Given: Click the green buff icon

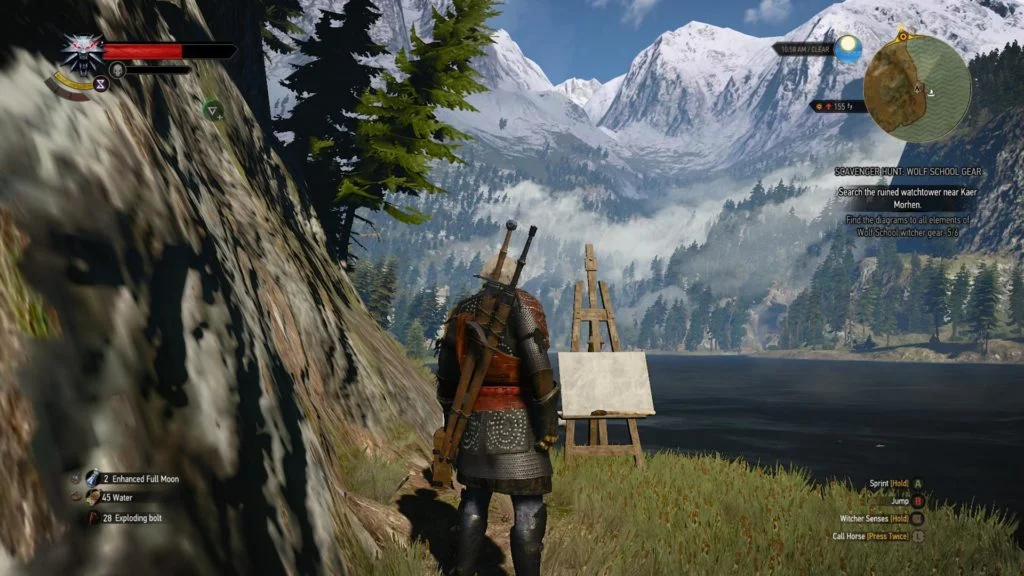Looking at the screenshot, I should [x=212, y=108].
